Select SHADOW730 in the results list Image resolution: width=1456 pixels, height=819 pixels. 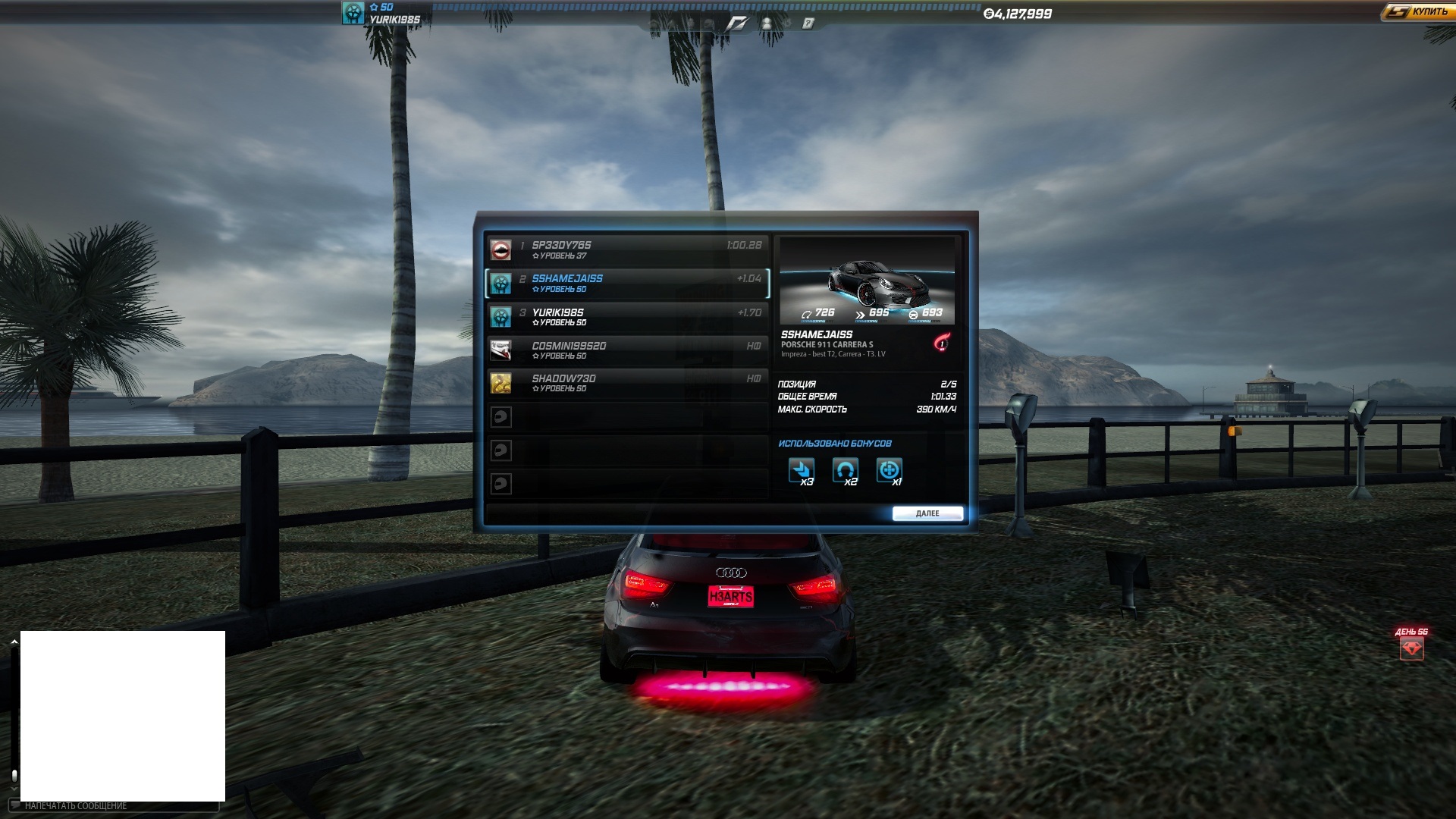[x=626, y=383]
